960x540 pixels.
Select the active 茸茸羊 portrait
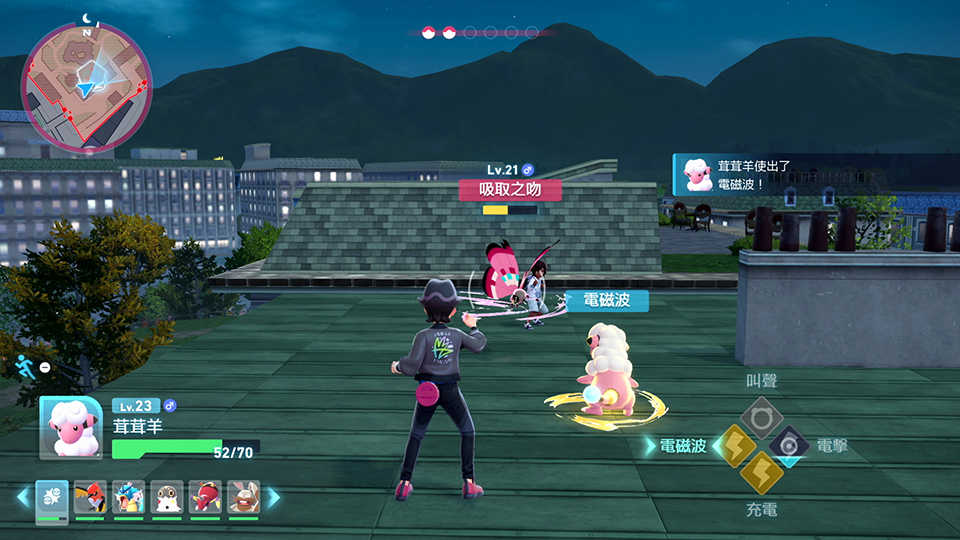pyautogui.click(x=71, y=428)
